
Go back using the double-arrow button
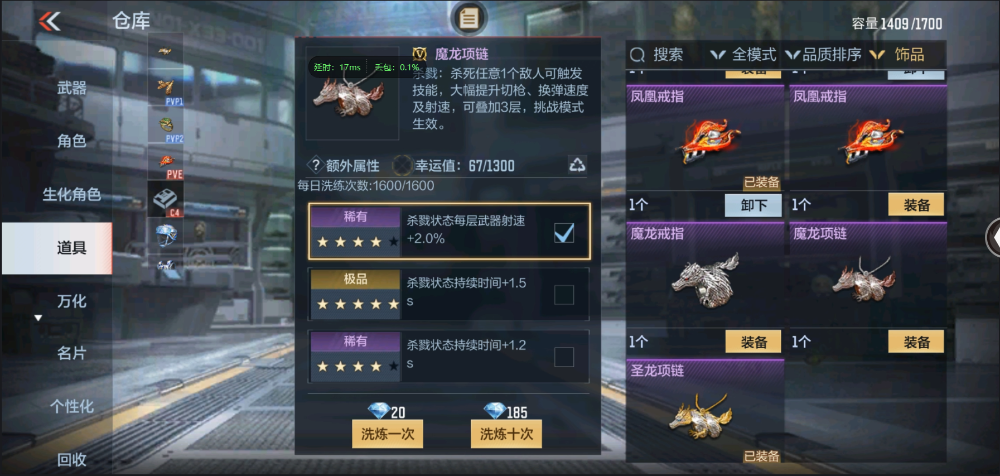(49, 21)
